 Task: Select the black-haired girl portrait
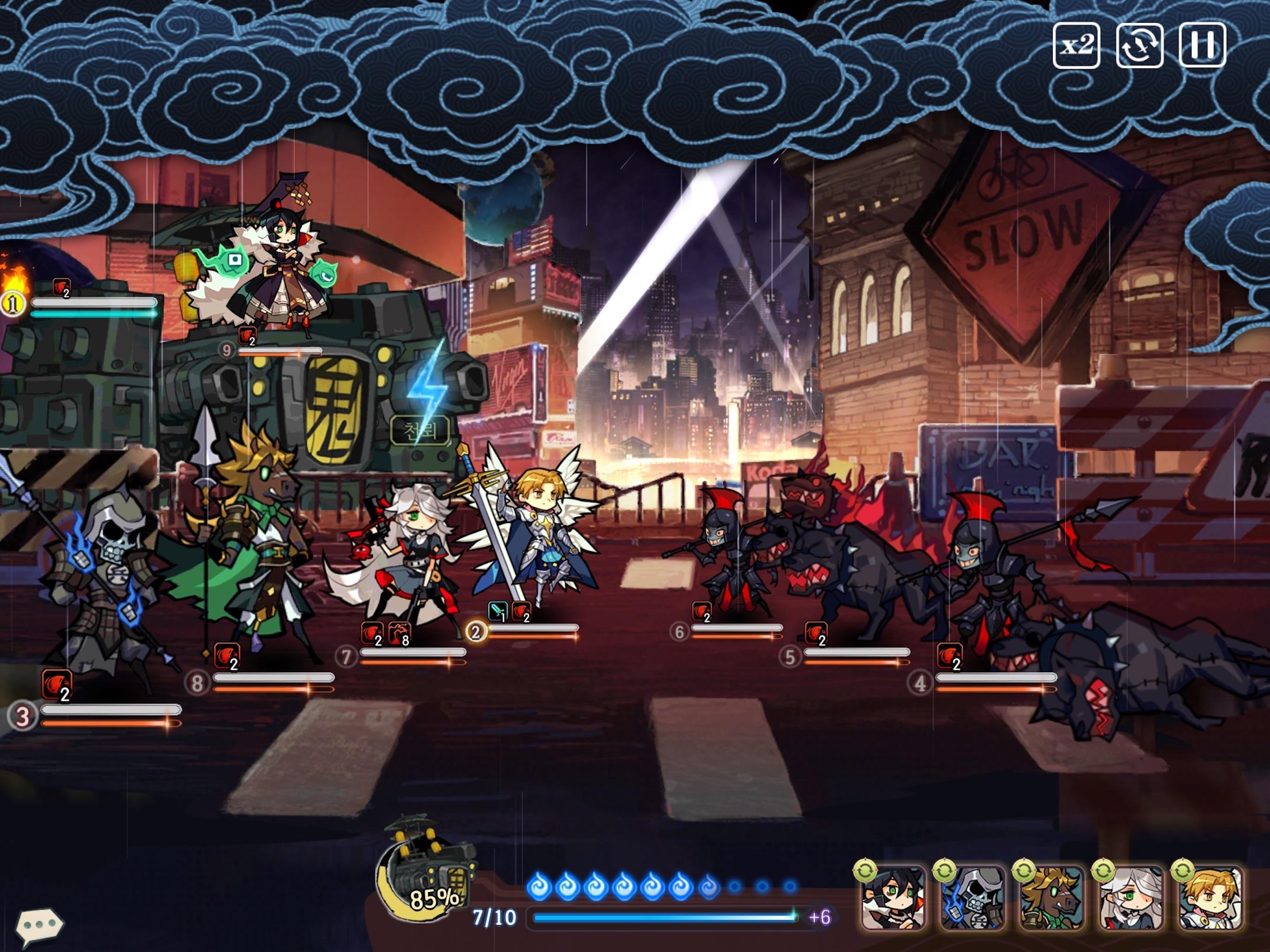coord(893,898)
